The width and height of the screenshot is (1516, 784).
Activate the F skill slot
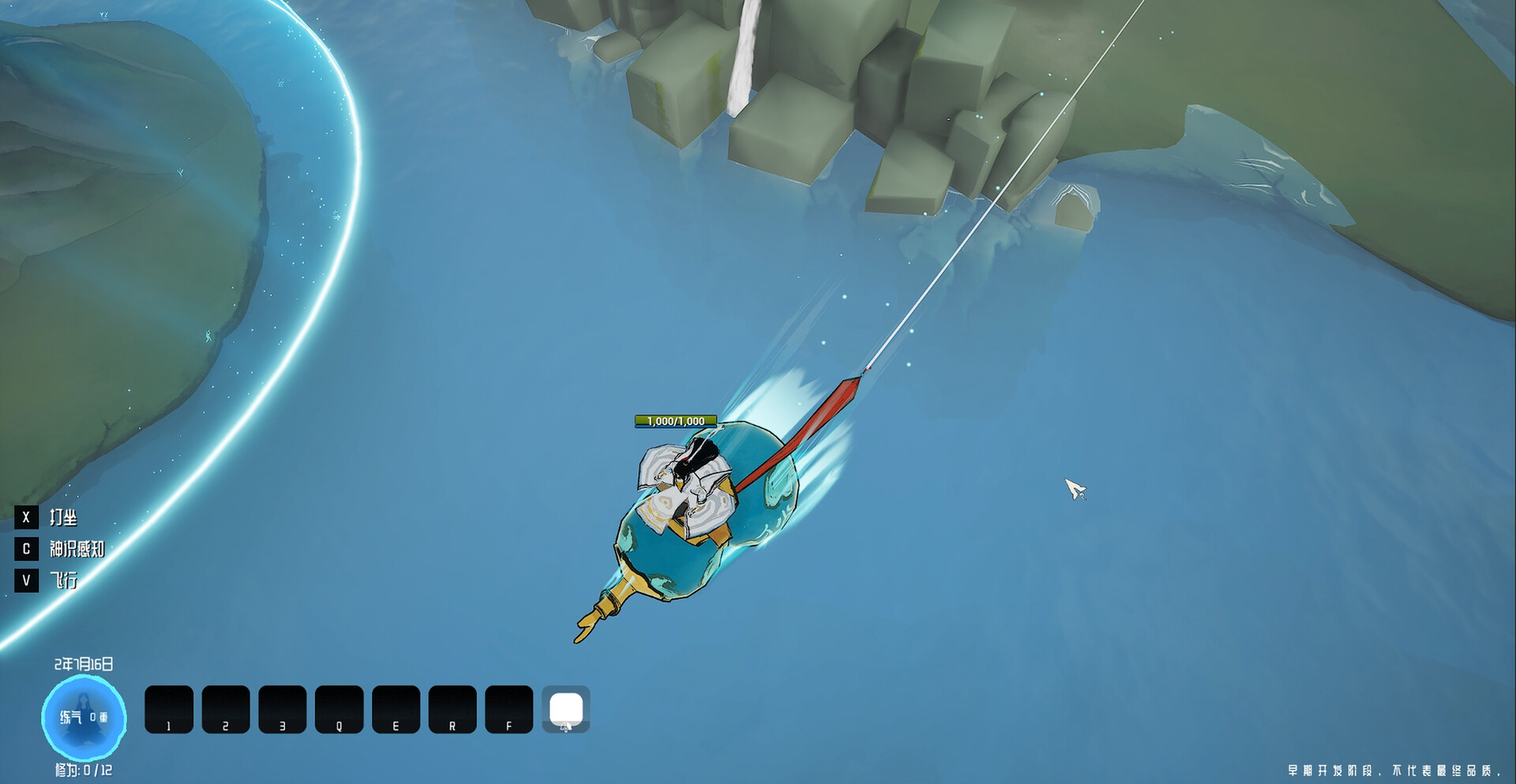pyautogui.click(x=509, y=709)
